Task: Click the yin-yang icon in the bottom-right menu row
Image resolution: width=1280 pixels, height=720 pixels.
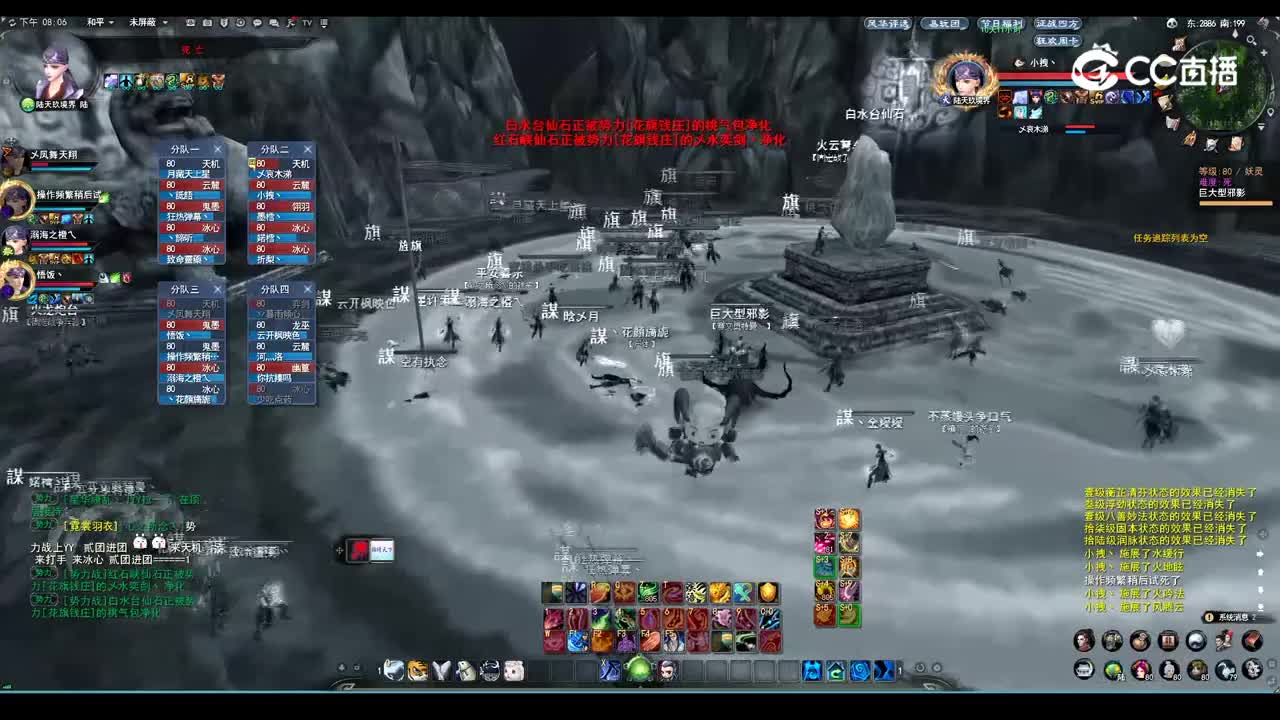Action: click(x=1195, y=640)
